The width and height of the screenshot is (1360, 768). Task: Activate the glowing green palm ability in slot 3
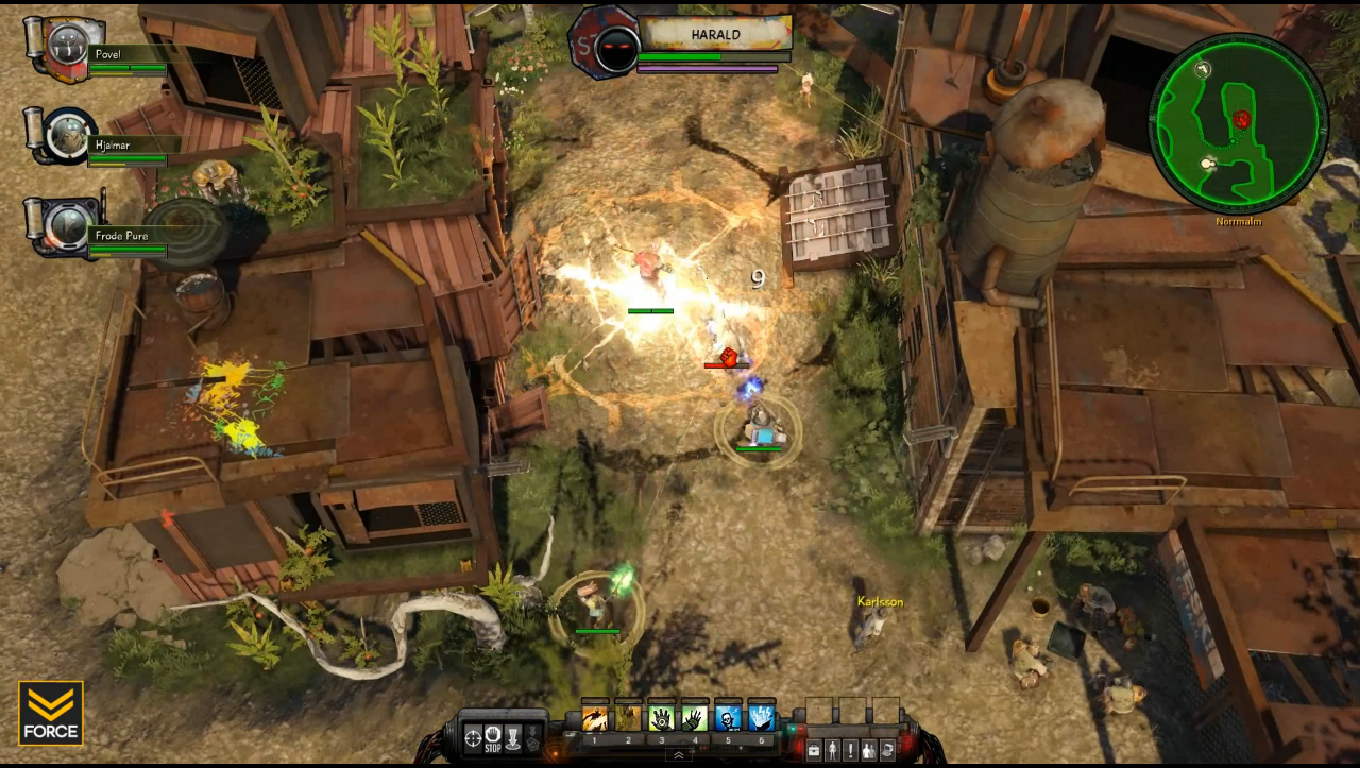(x=661, y=719)
